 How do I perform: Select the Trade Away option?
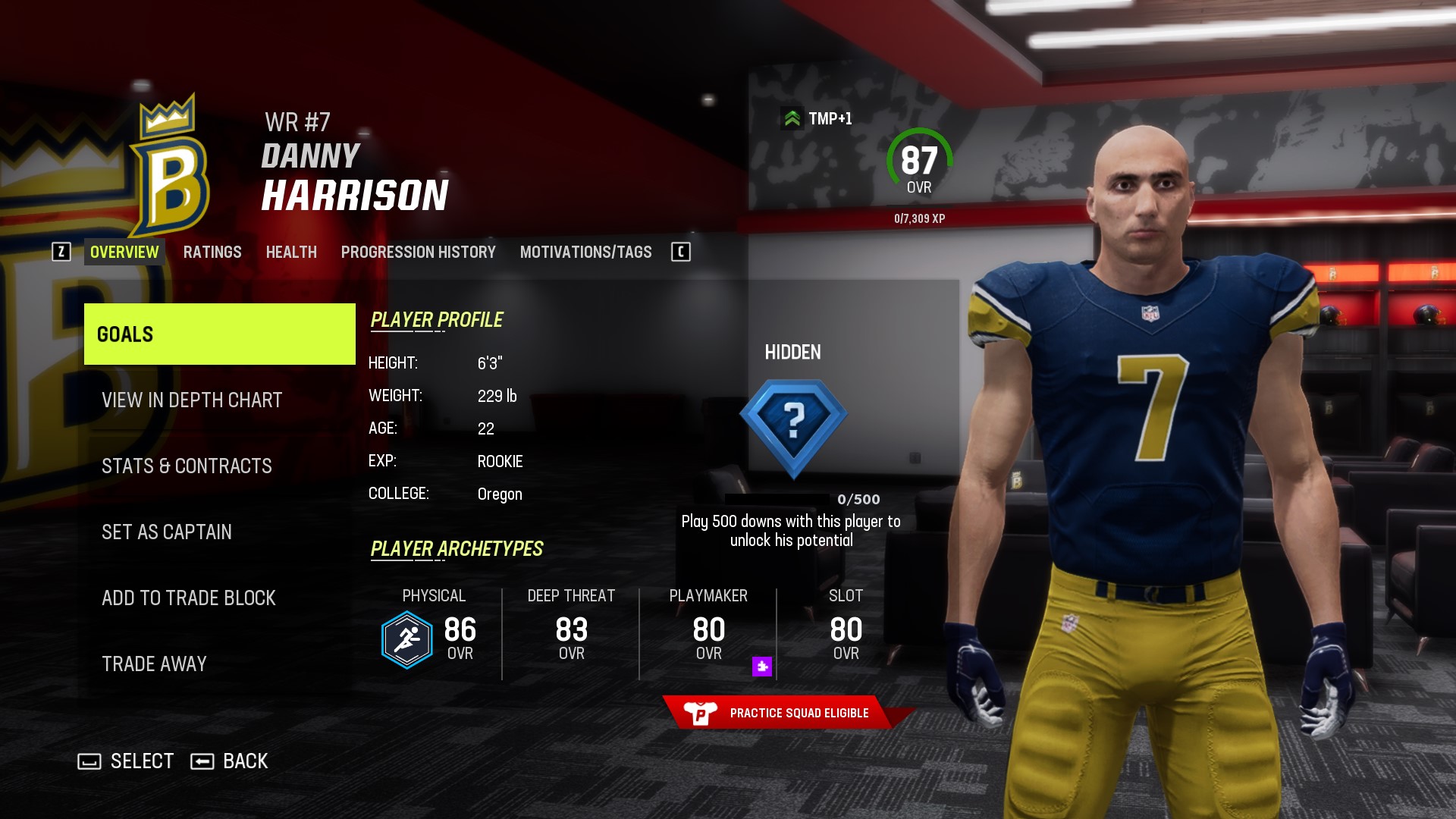point(154,664)
